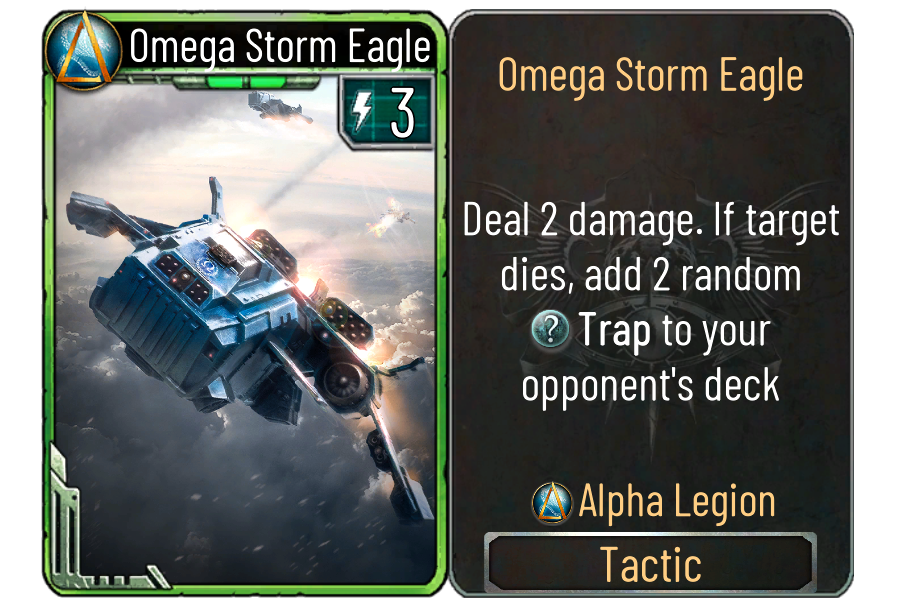The width and height of the screenshot is (900, 600).
Task: Click the Trap keyword question mark icon
Action: tap(551, 331)
